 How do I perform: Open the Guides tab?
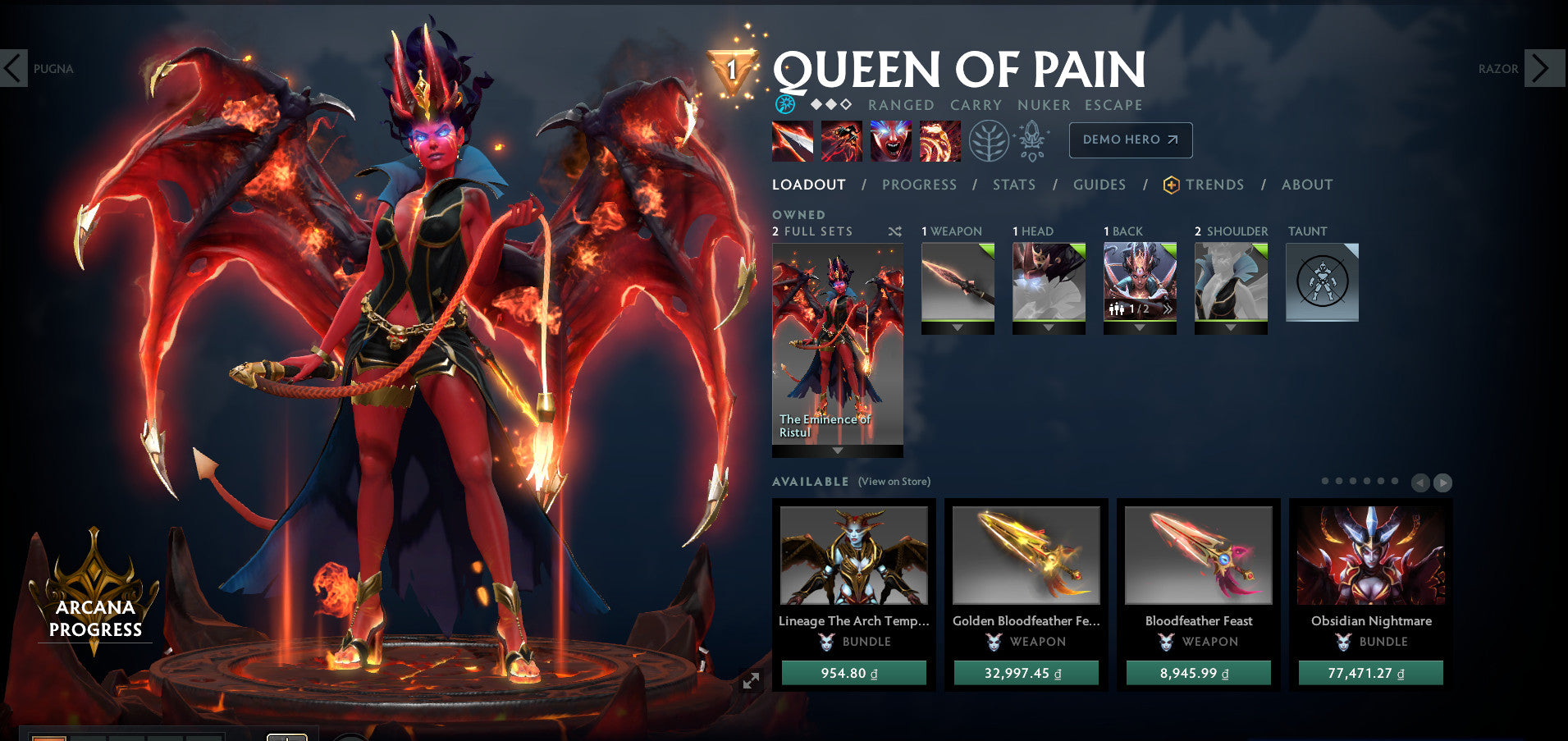click(1099, 185)
